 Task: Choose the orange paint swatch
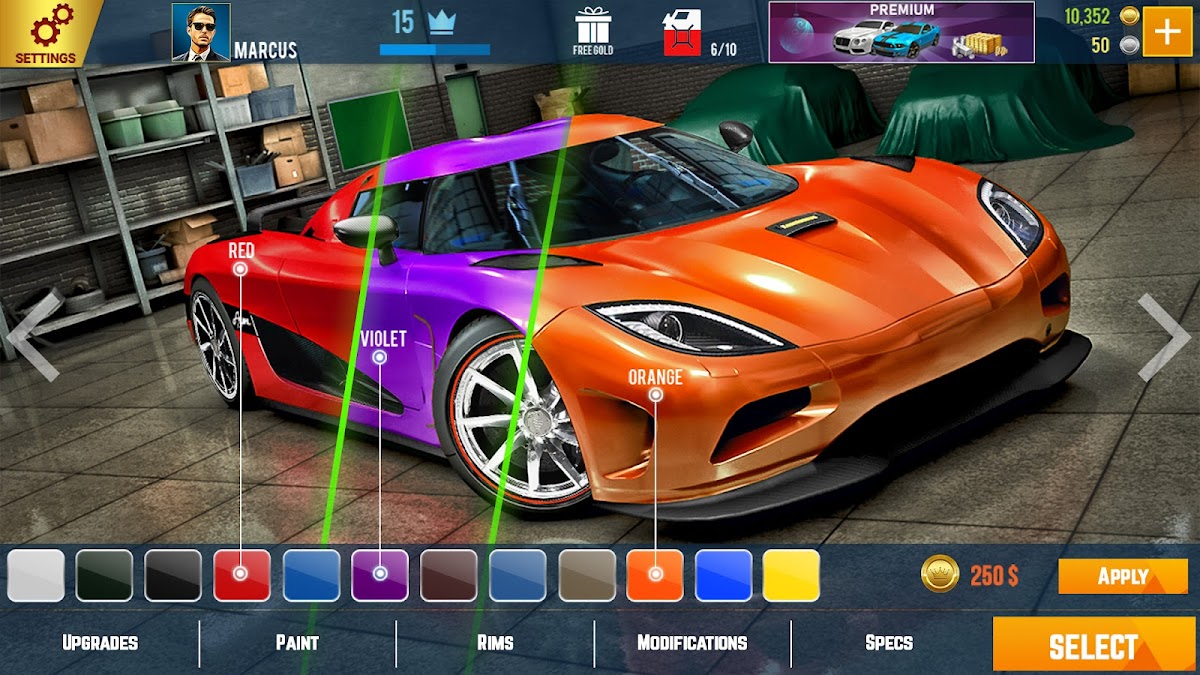[655, 575]
